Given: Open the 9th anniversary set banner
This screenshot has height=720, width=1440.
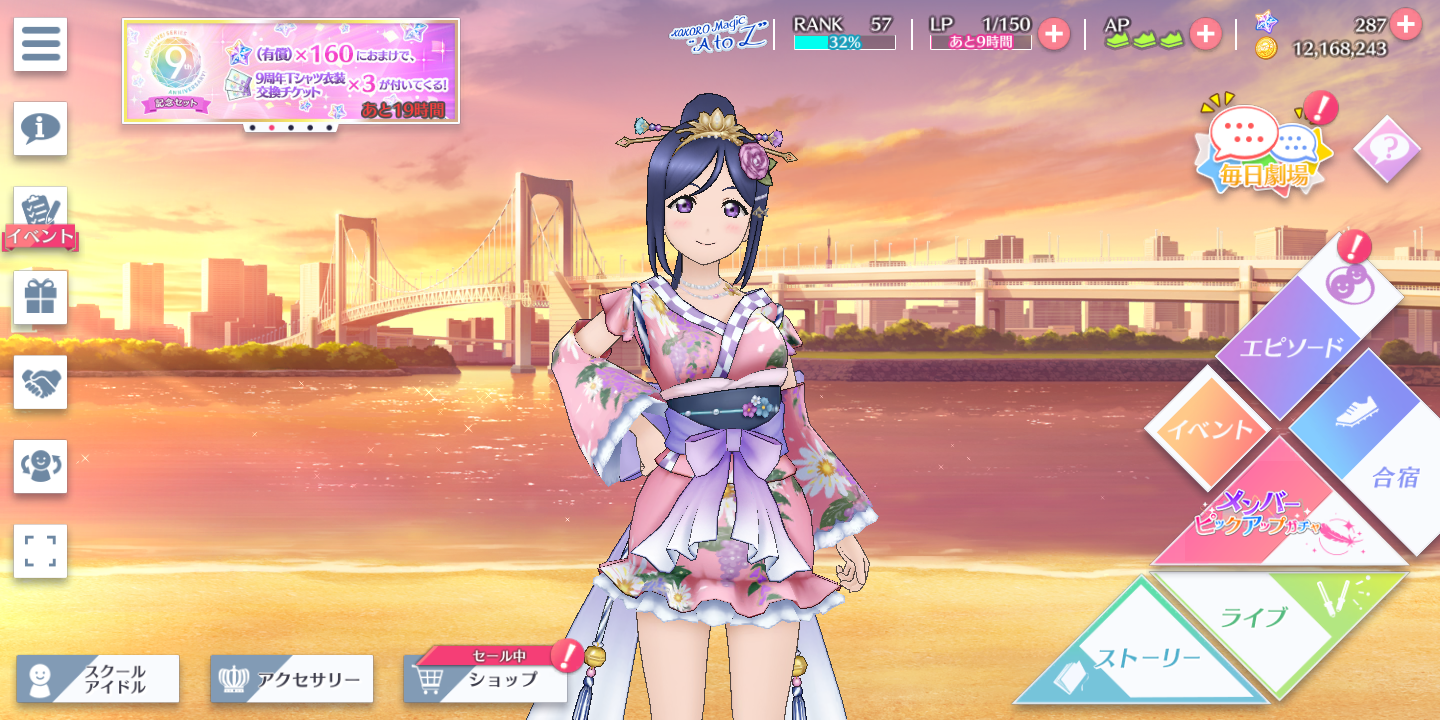Looking at the screenshot, I should click(290, 71).
